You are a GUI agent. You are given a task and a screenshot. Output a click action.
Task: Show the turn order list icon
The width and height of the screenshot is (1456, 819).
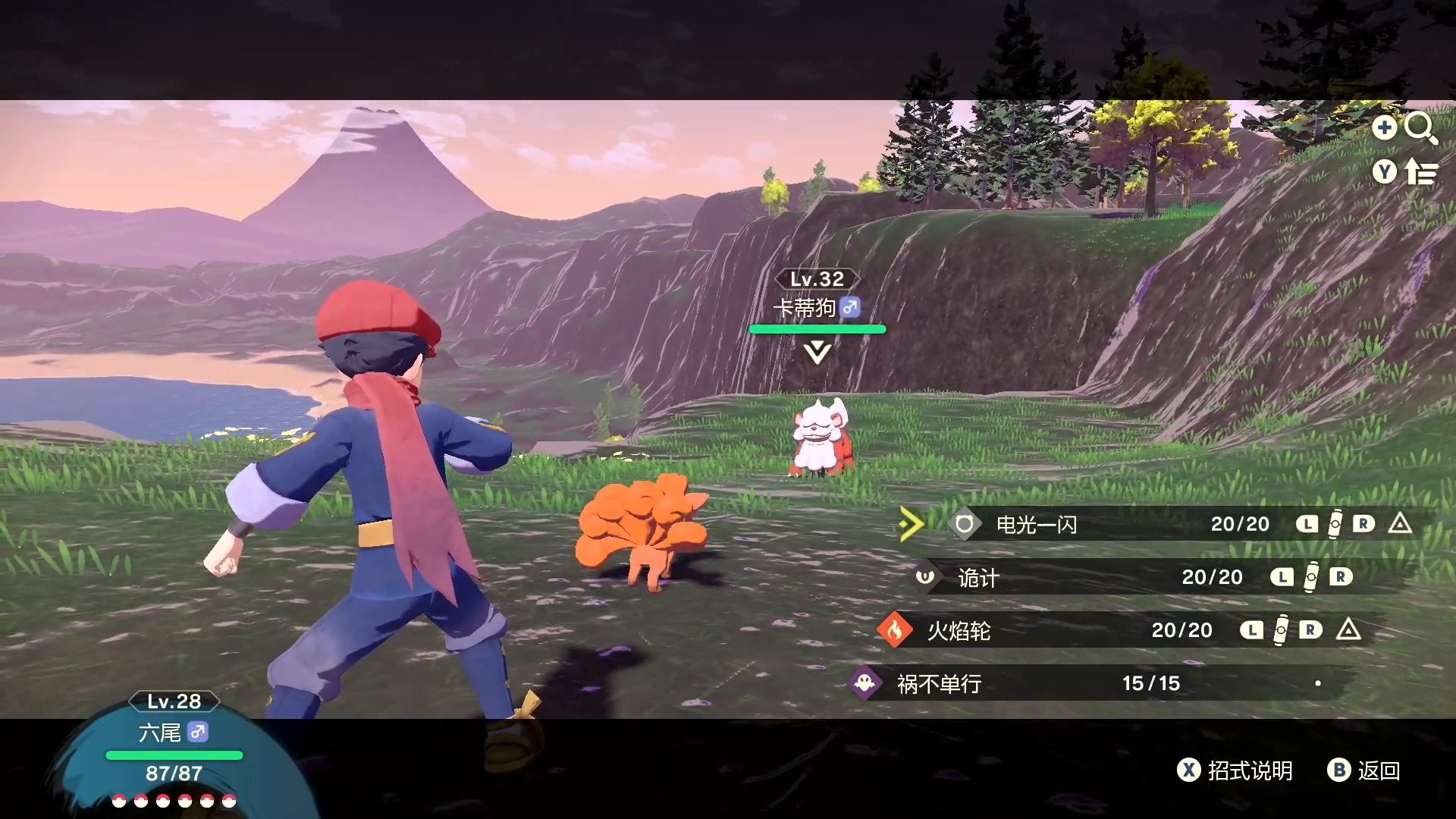1420,173
